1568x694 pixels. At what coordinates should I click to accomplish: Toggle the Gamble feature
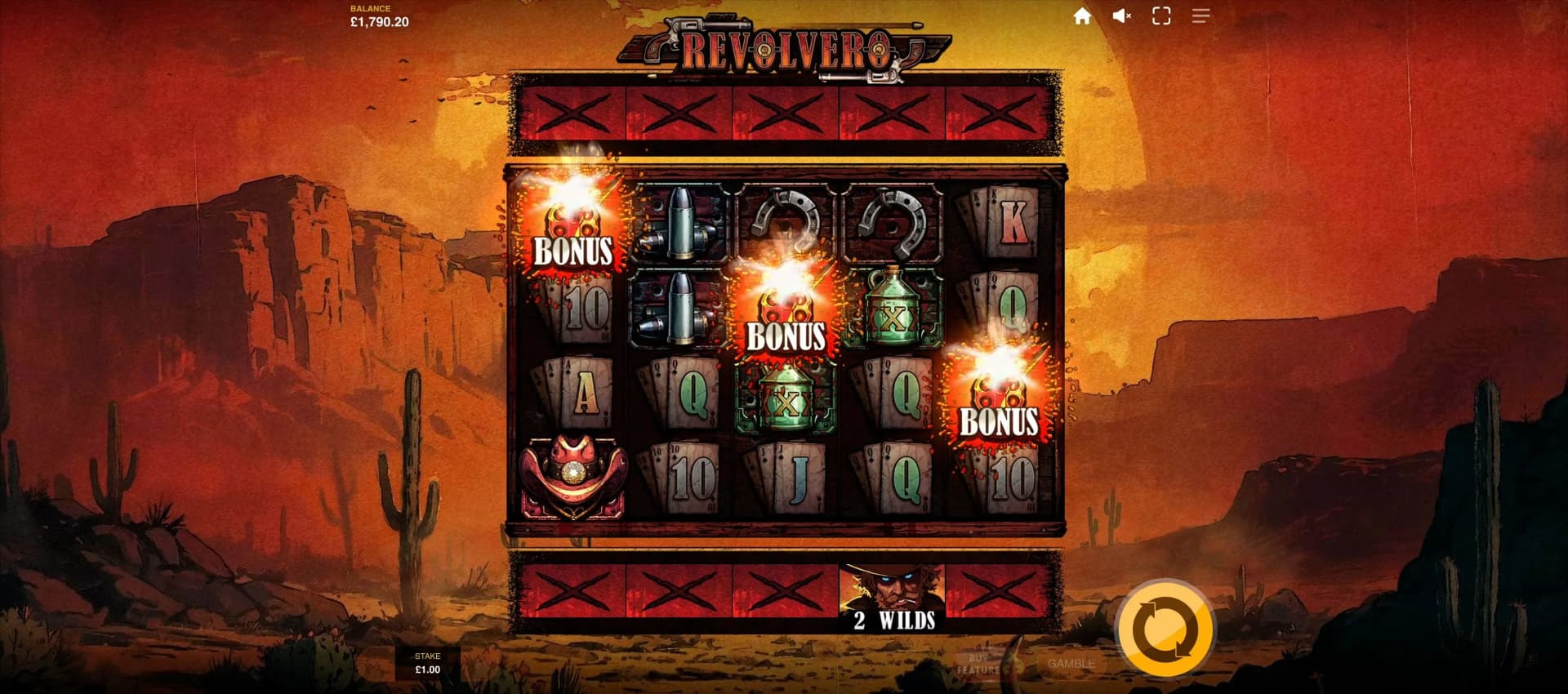pyautogui.click(x=1070, y=663)
